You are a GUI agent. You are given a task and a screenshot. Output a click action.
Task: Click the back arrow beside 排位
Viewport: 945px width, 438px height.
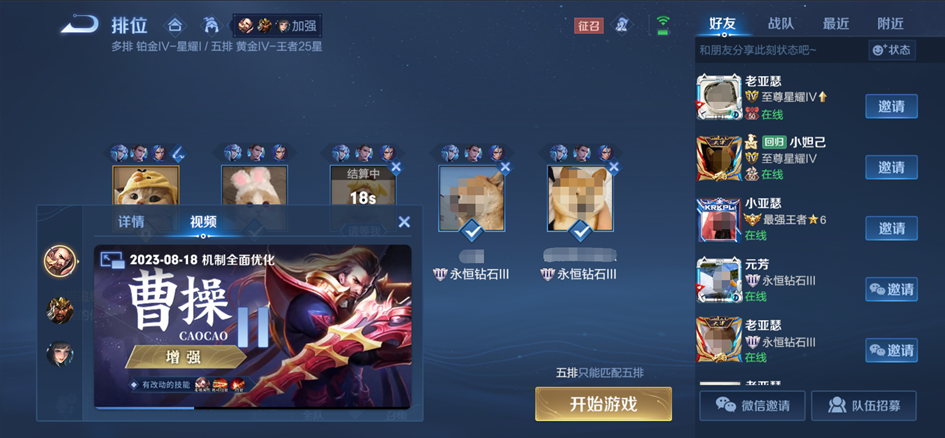78,24
